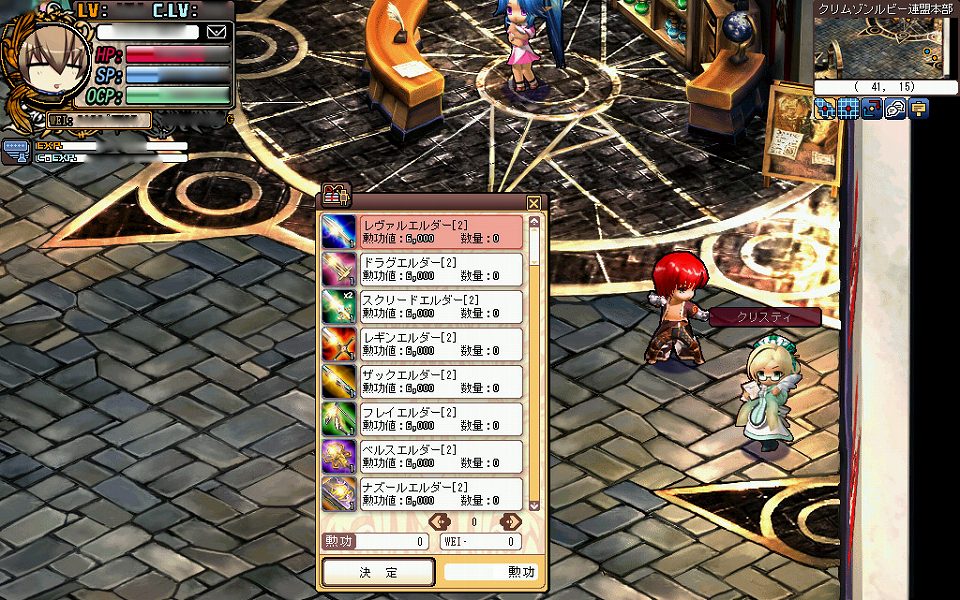Click the shop list's scroll-up arrow
Image resolution: width=960 pixels, height=600 pixels.
[x=534, y=220]
